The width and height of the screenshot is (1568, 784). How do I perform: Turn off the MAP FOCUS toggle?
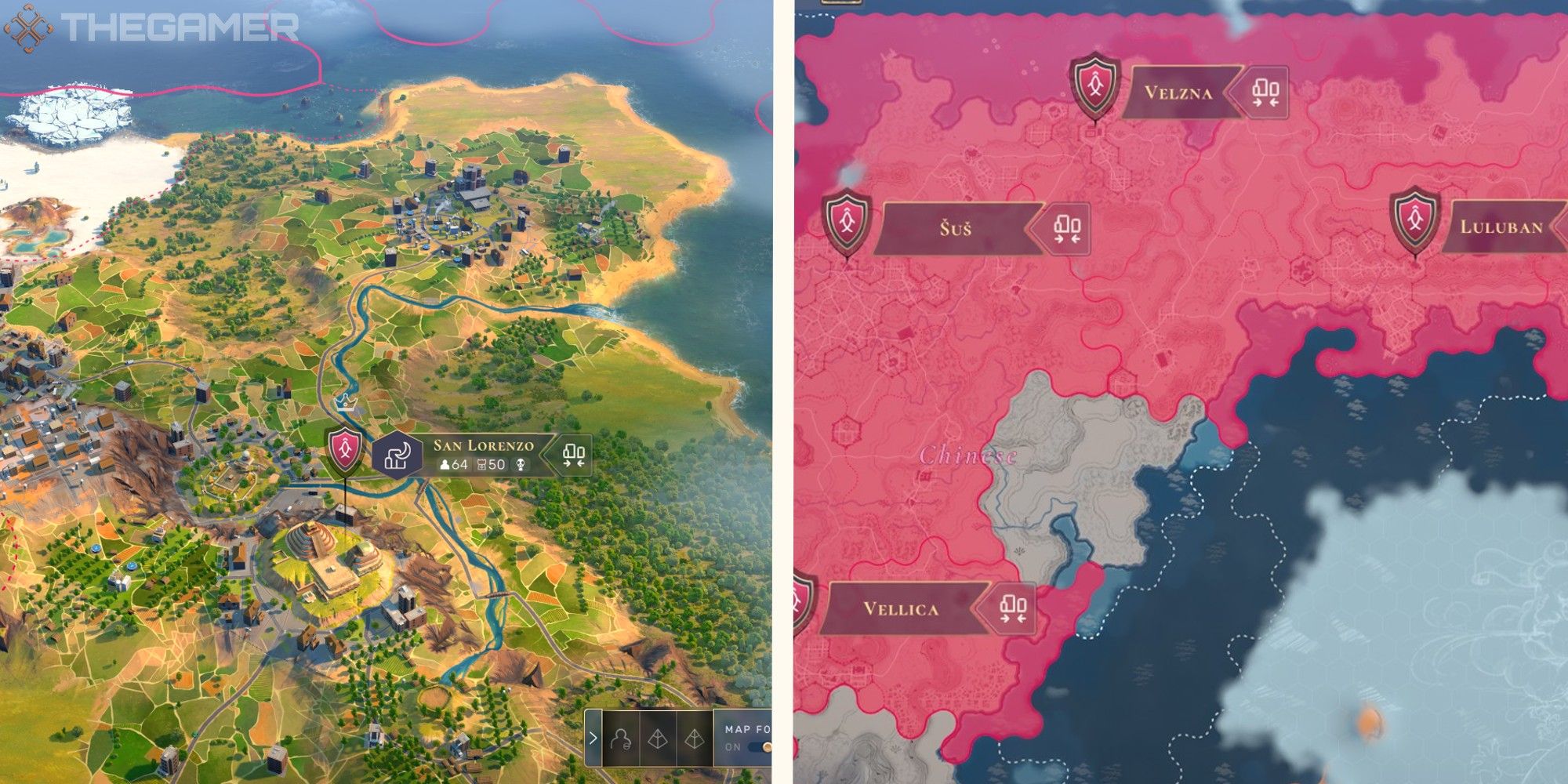click(x=760, y=747)
